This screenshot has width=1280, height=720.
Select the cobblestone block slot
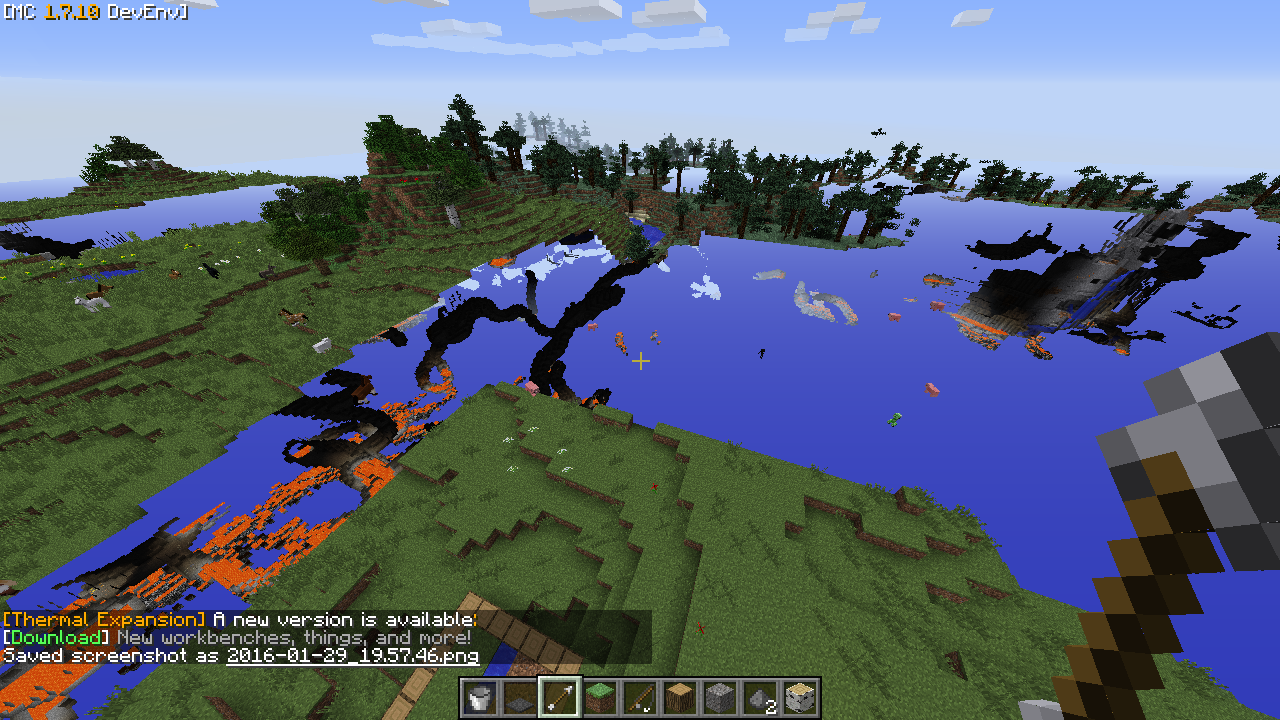(x=719, y=697)
